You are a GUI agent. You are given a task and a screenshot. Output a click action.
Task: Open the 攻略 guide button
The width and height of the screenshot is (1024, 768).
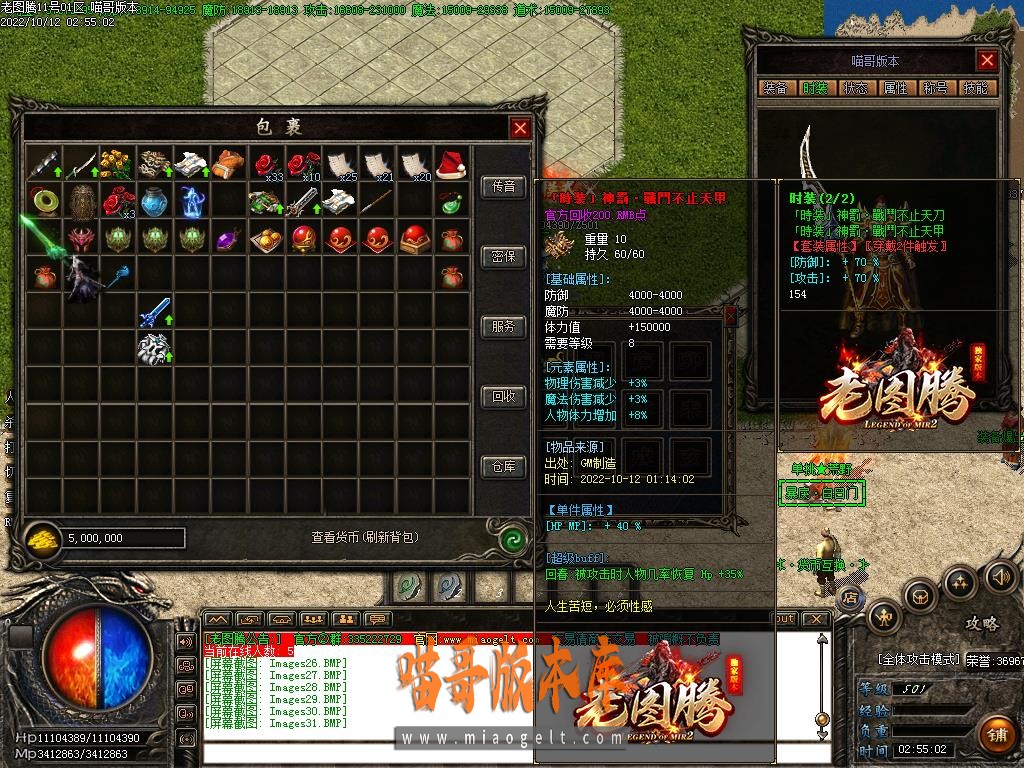981,624
